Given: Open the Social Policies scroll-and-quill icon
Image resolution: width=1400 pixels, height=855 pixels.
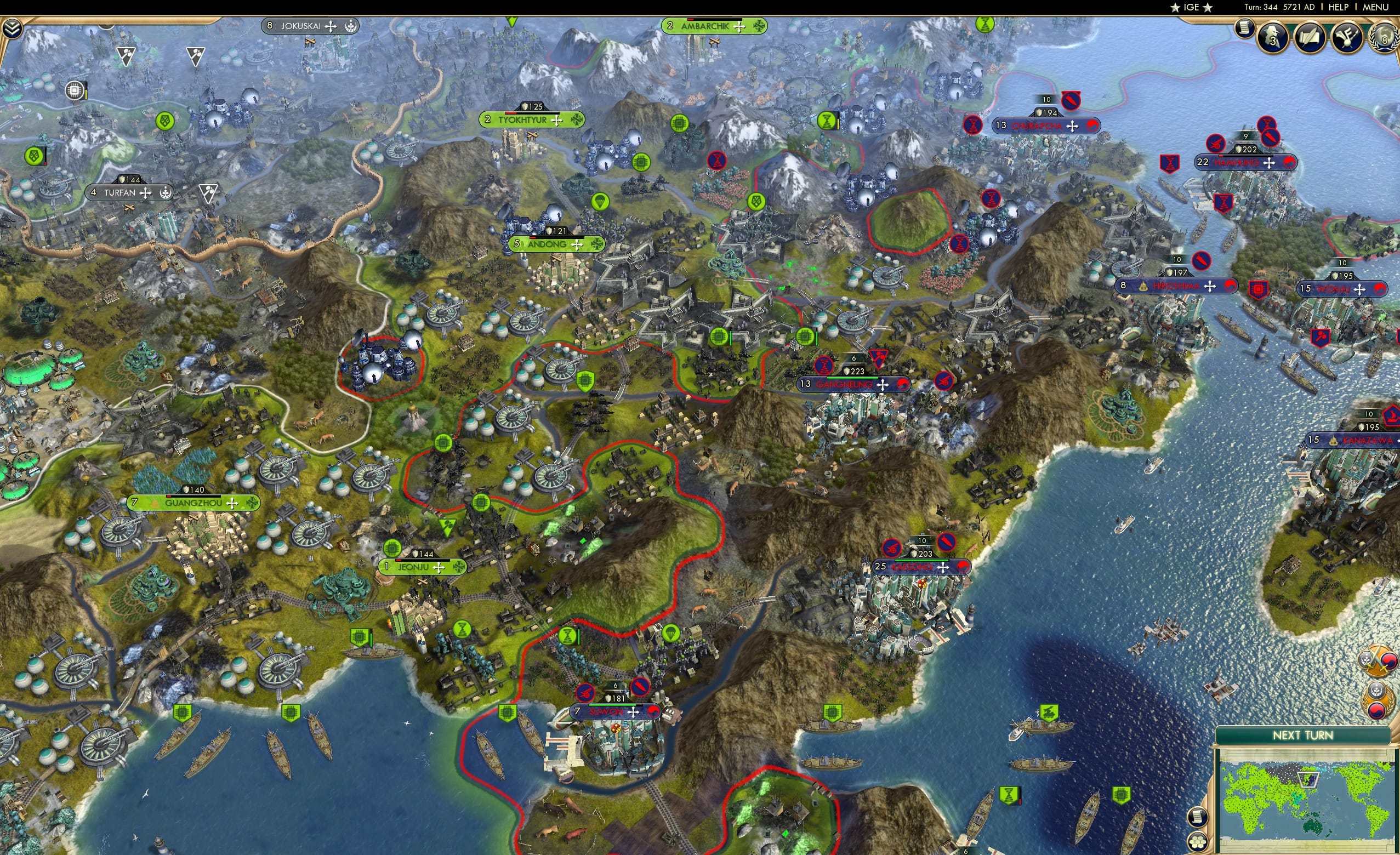Looking at the screenshot, I should [x=1310, y=37].
